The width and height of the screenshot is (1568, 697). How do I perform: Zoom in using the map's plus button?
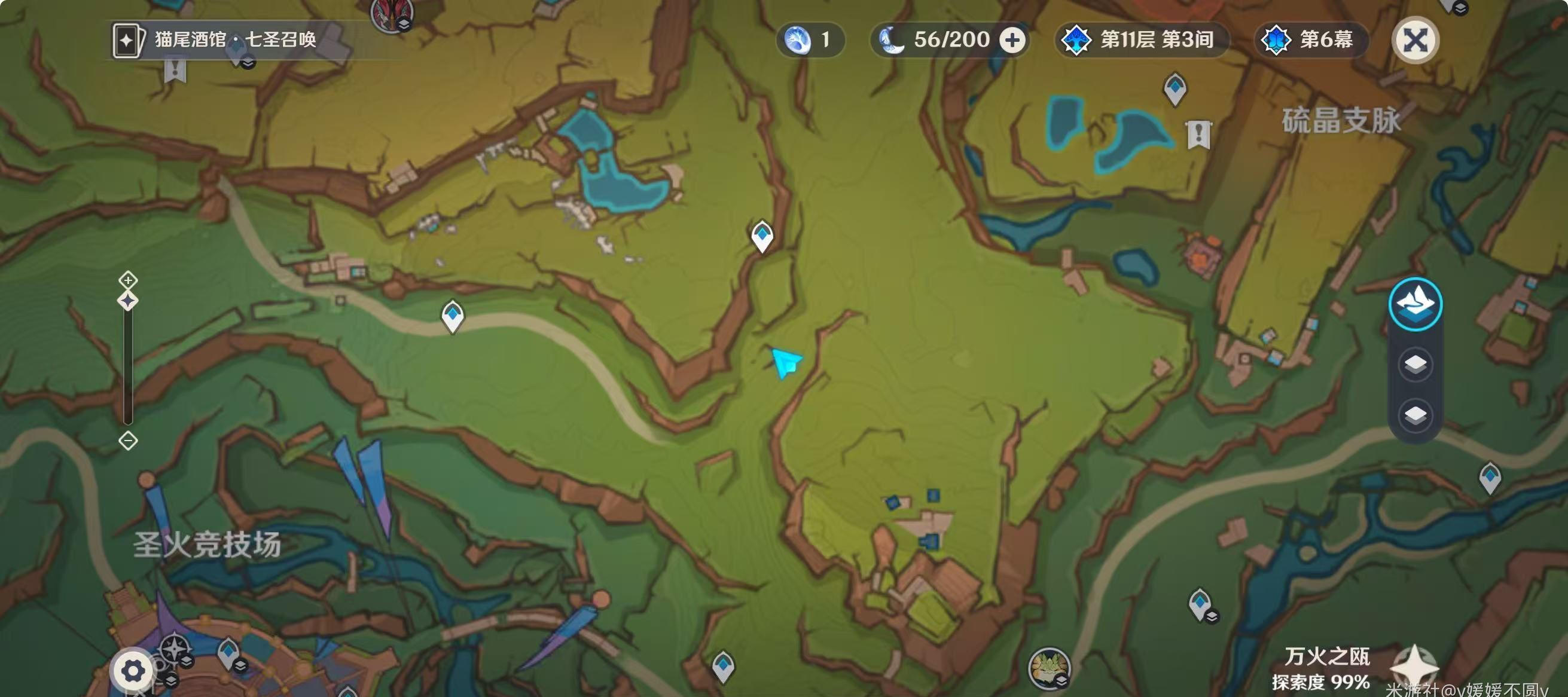128,280
